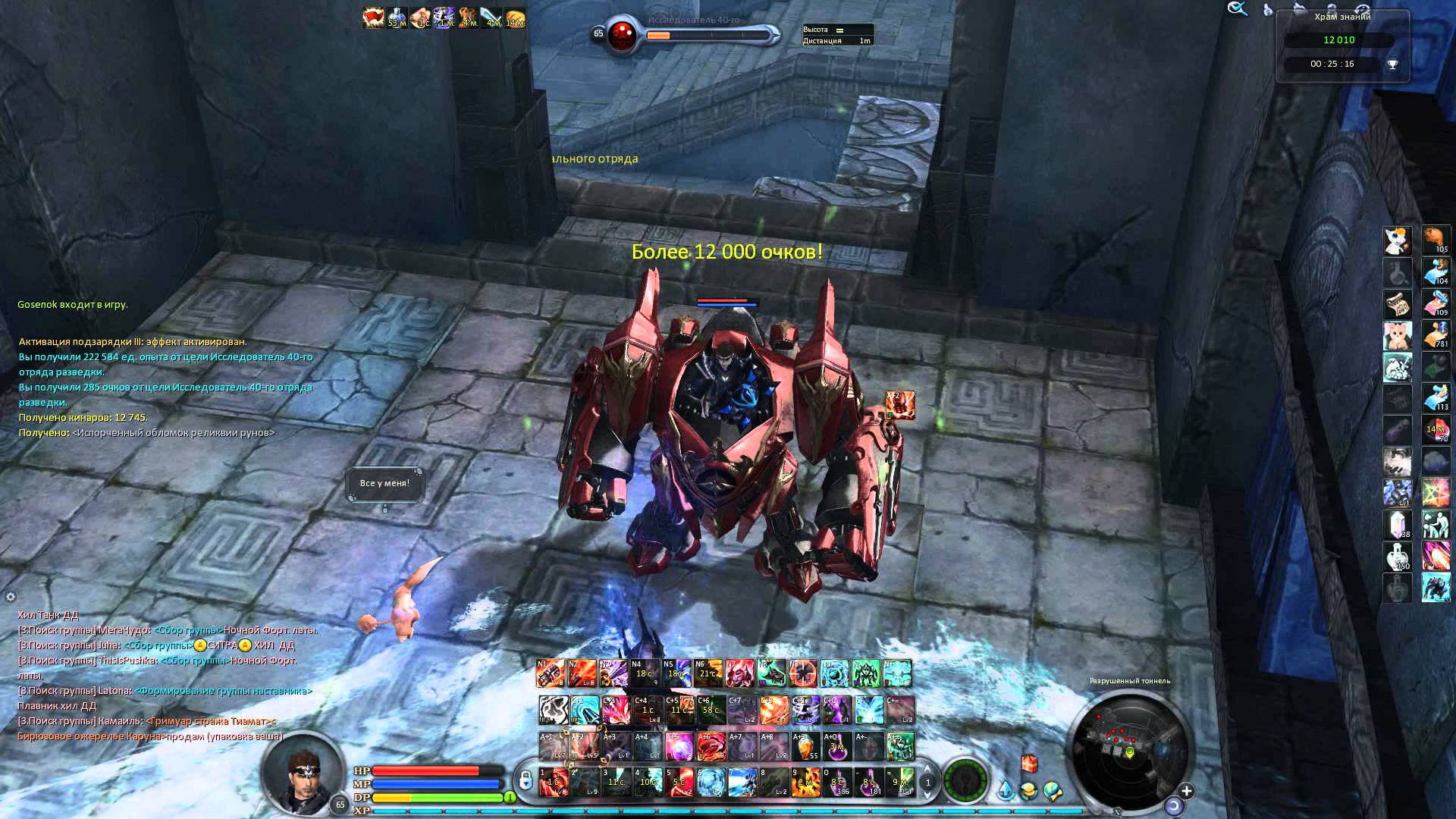Select the white cat pet icon
The width and height of the screenshot is (1456, 819).
coord(1397,240)
